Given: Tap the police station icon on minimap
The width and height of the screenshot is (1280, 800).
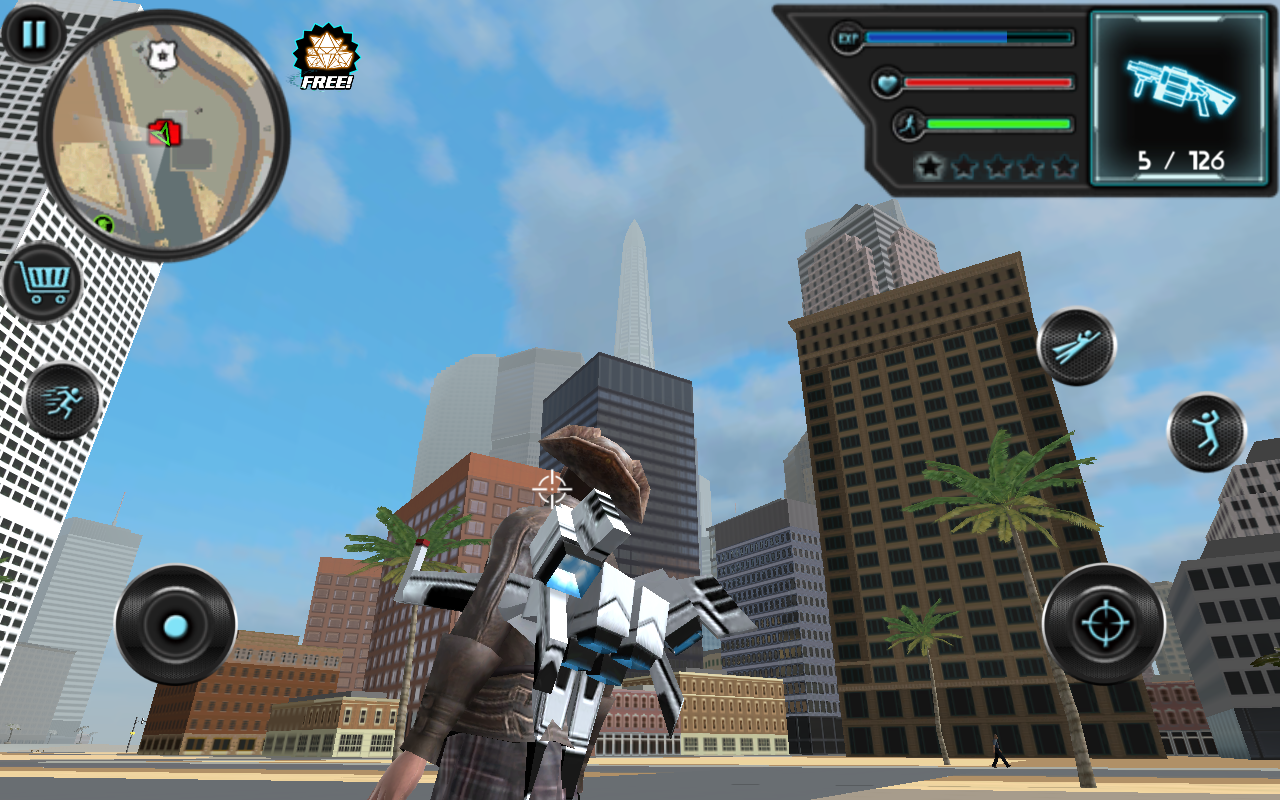Looking at the screenshot, I should point(161,55).
